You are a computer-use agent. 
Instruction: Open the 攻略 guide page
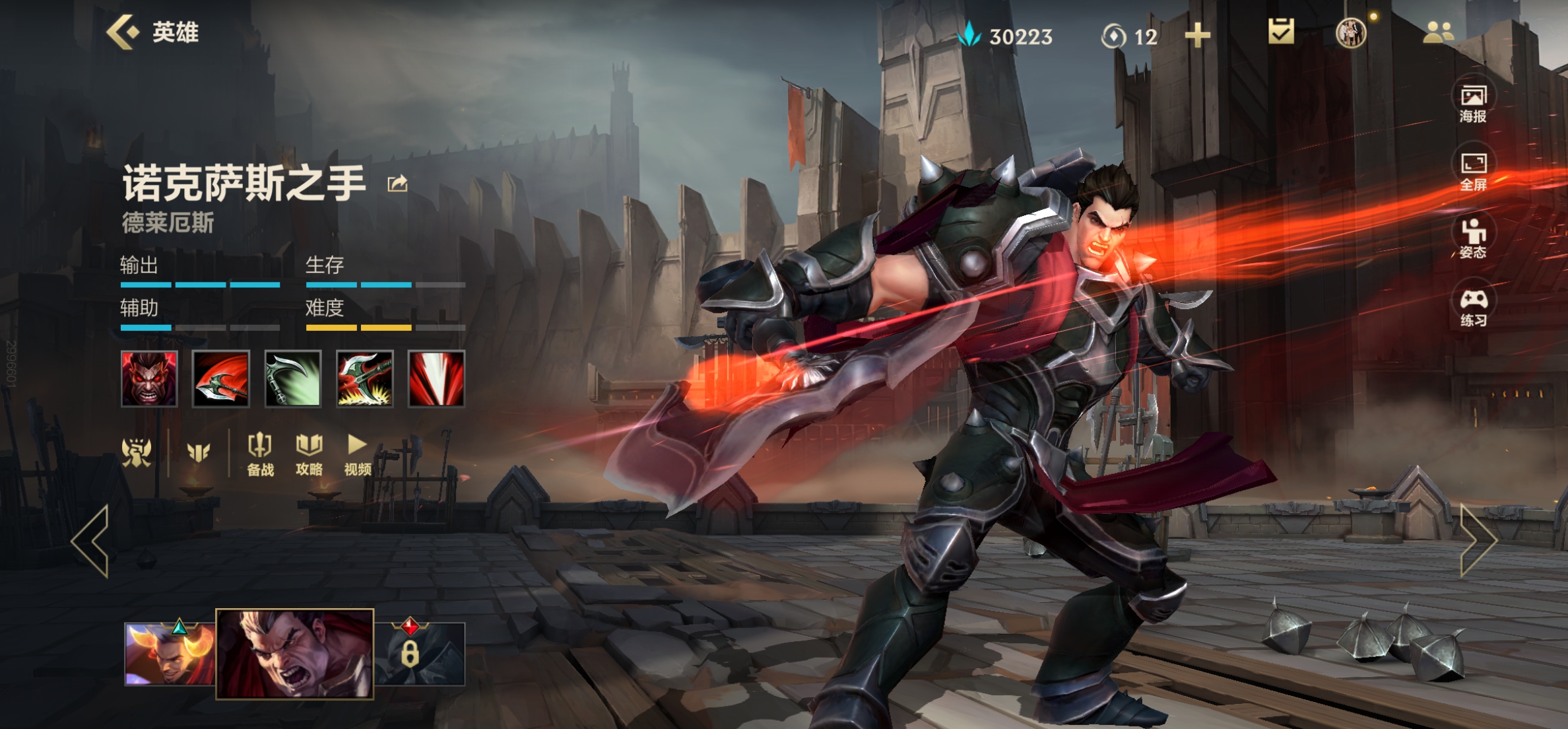(309, 454)
